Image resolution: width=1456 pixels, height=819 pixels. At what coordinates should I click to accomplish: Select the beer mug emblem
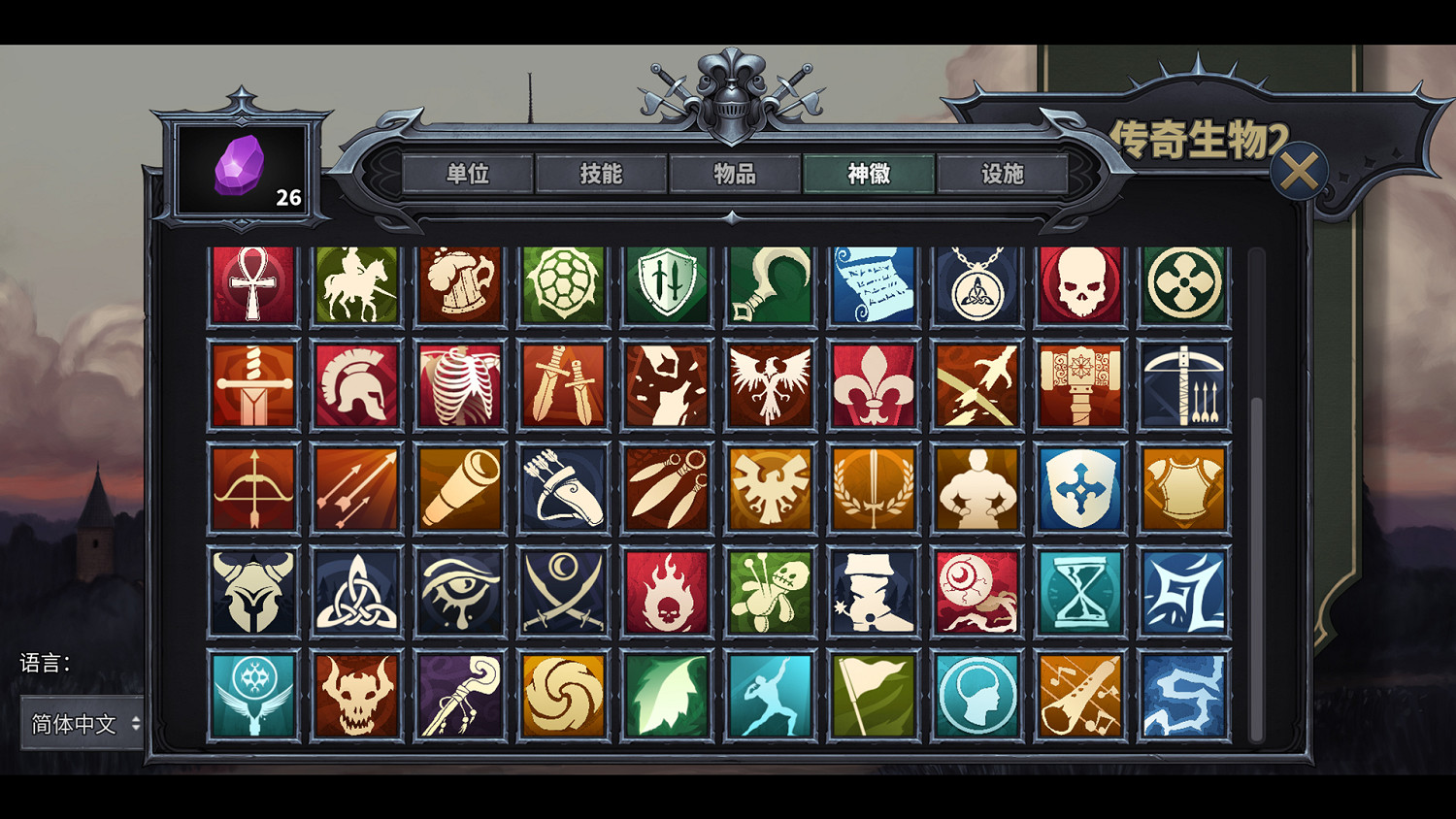[x=460, y=284]
